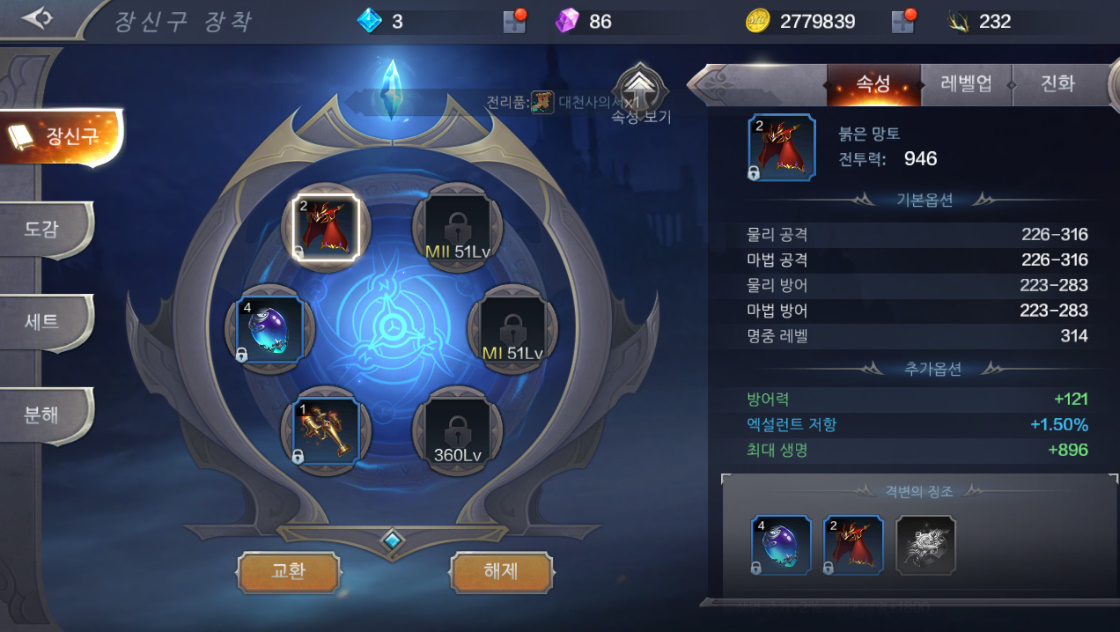Select the greyed-out set item icon
This screenshot has height=632, width=1120.
[x=925, y=546]
